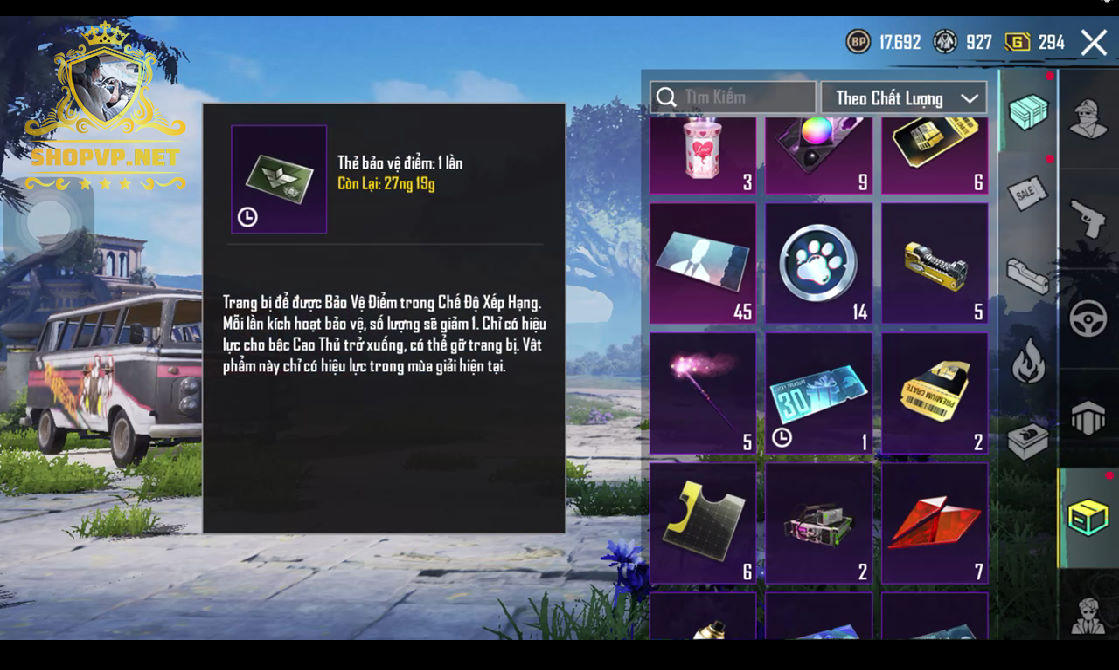Click the yellow box inventory tab
The height and width of the screenshot is (670, 1119).
tap(1088, 518)
